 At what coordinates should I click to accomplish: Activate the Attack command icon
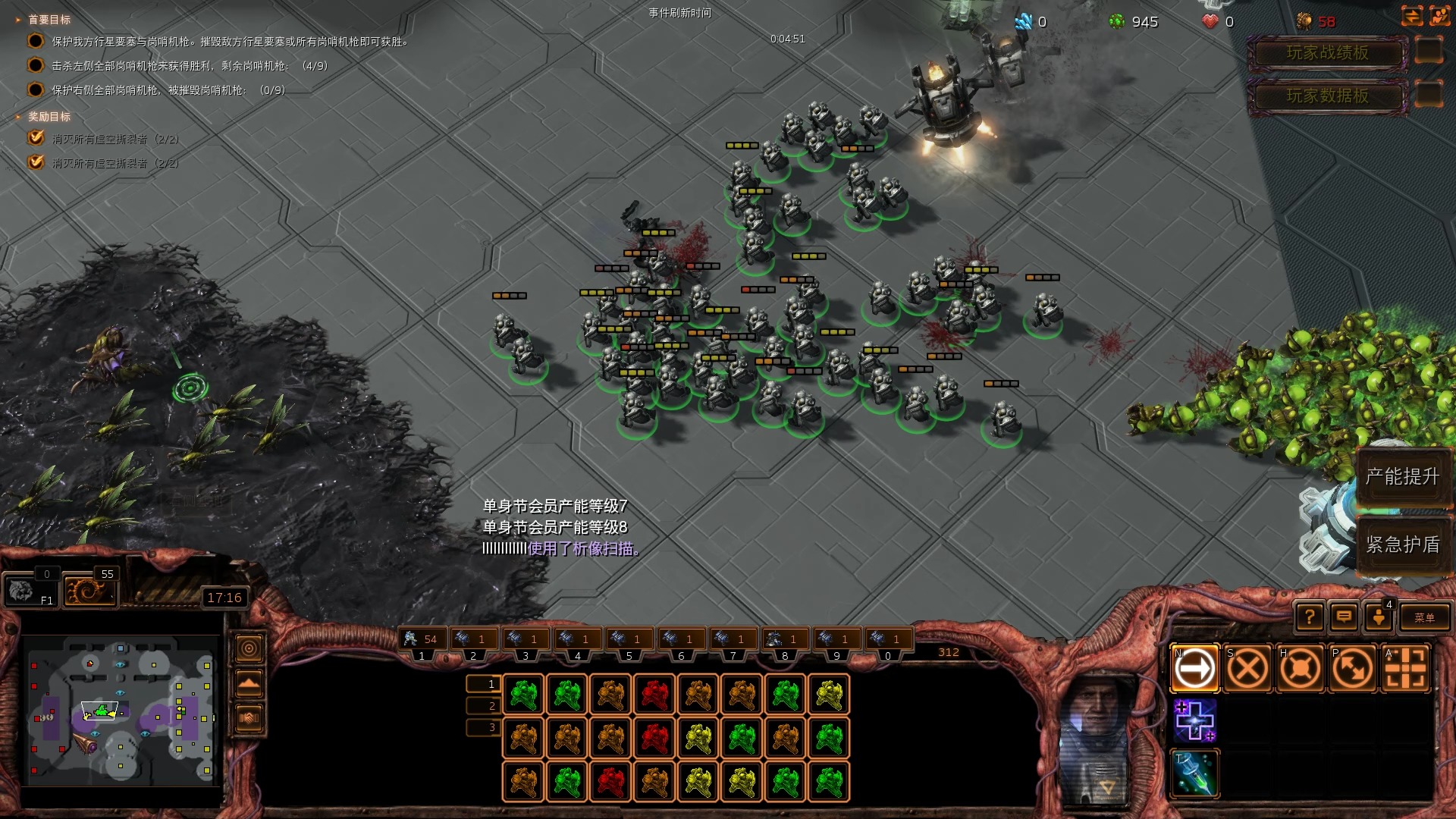(1404, 669)
